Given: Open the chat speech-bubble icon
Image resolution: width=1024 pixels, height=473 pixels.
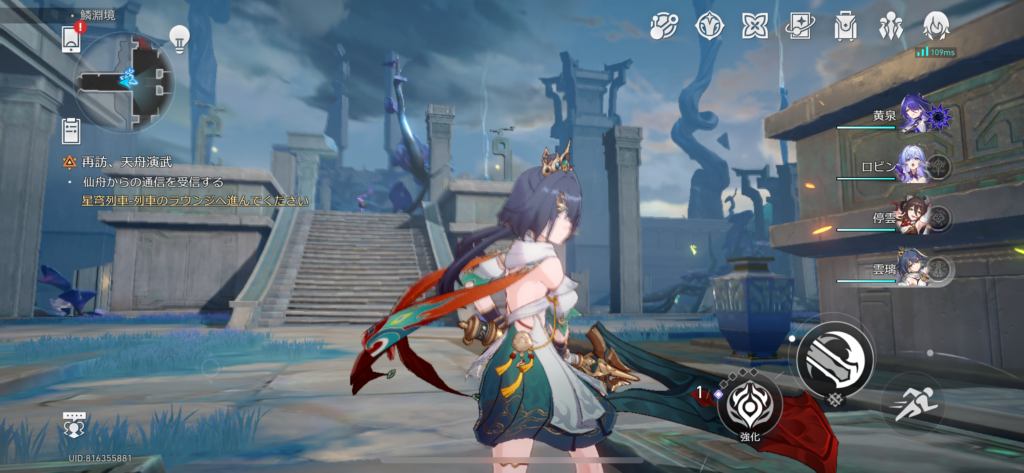Looking at the screenshot, I should tap(72, 420).
